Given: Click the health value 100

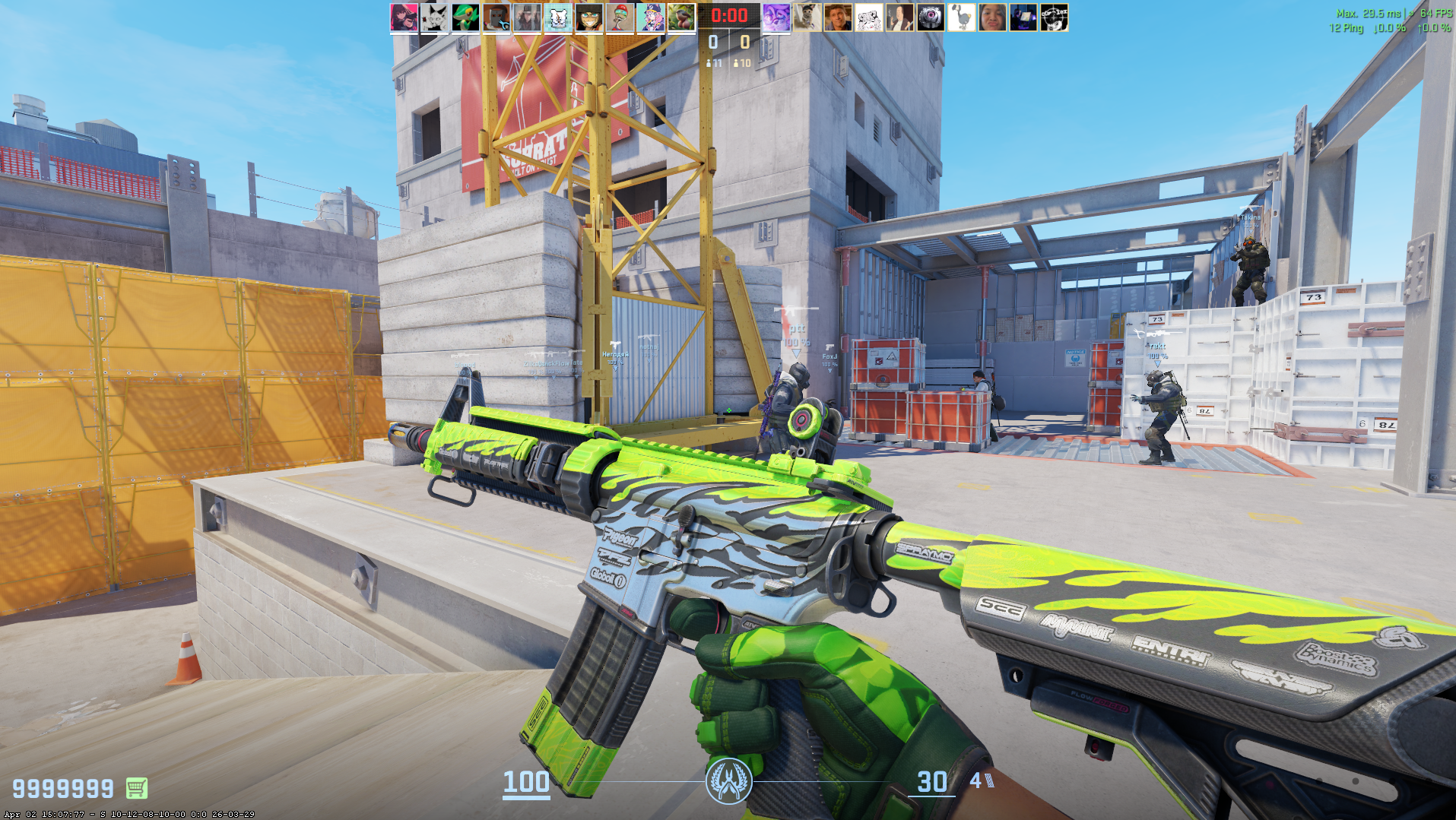Looking at the screenshot, I should [528, 781].
